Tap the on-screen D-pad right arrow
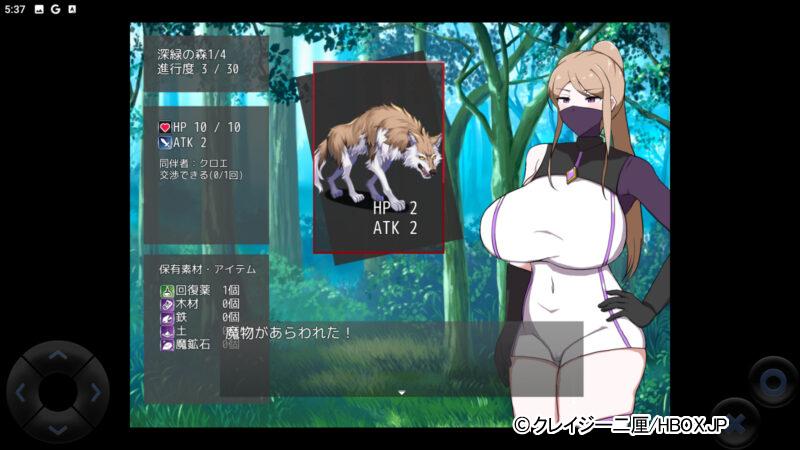 pos(94,392)
